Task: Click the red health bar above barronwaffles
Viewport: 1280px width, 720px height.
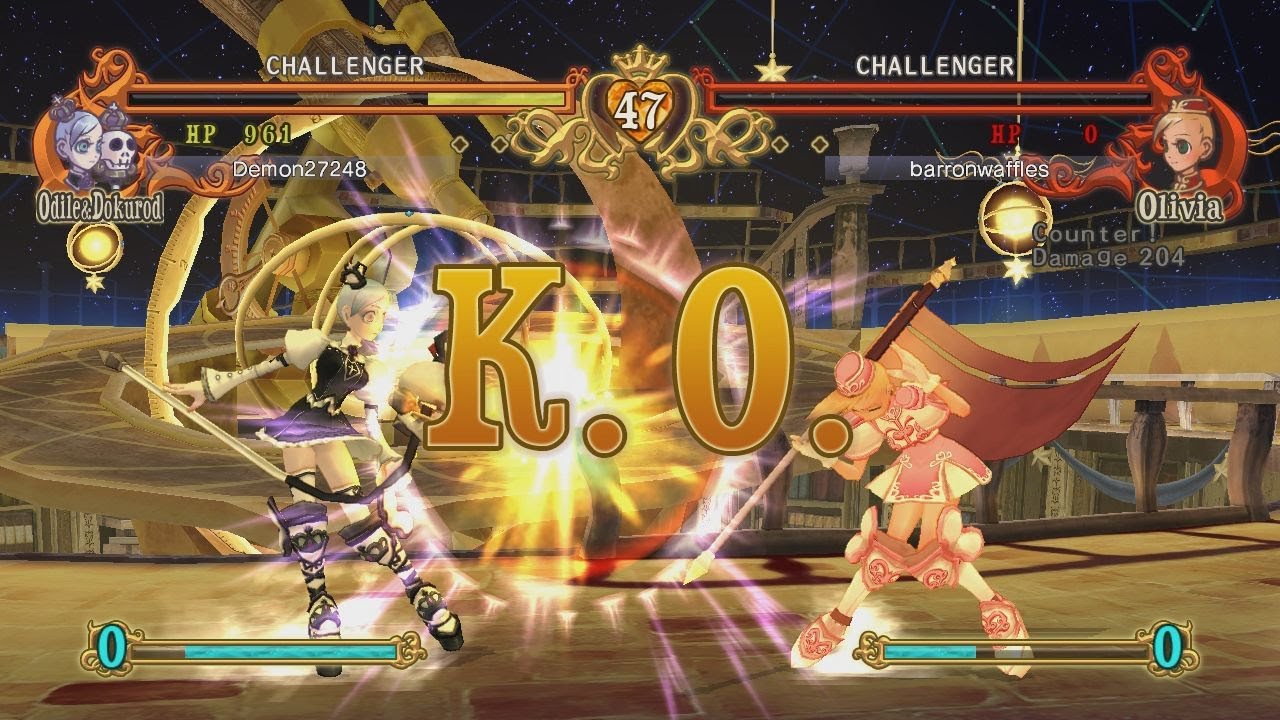Action: (x=930, y=98)
